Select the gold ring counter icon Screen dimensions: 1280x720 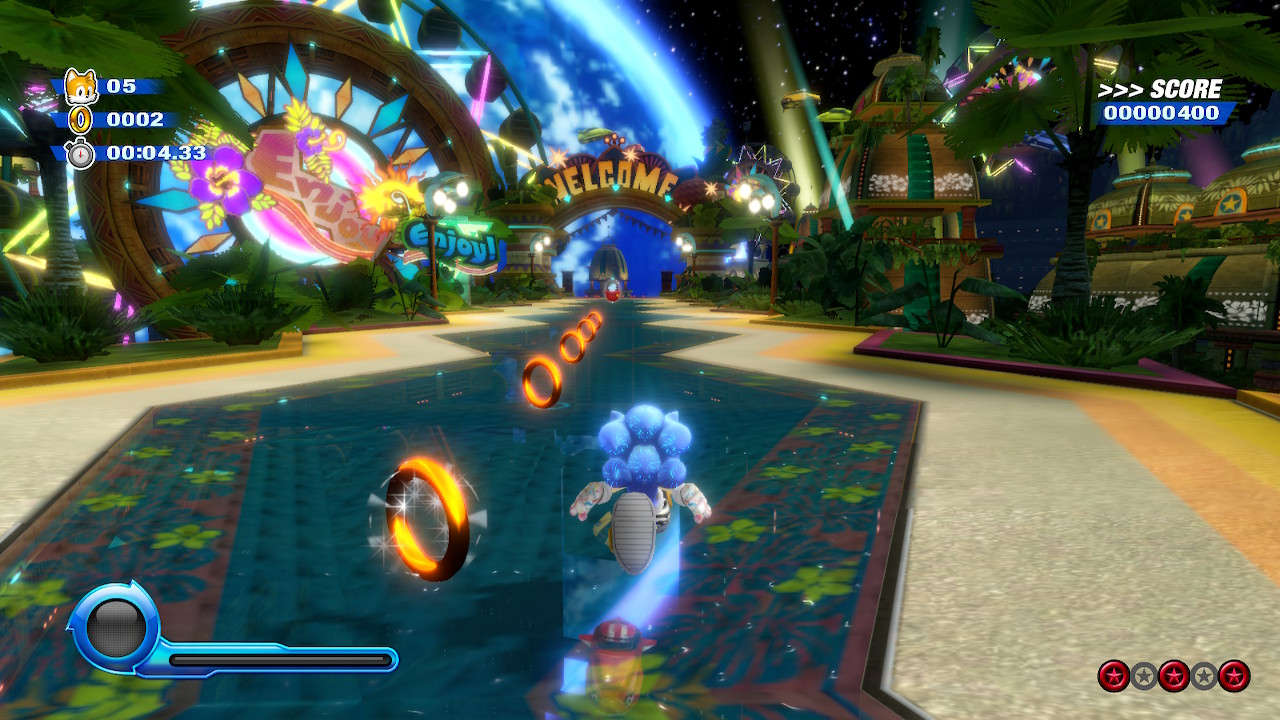coord(79,120)
